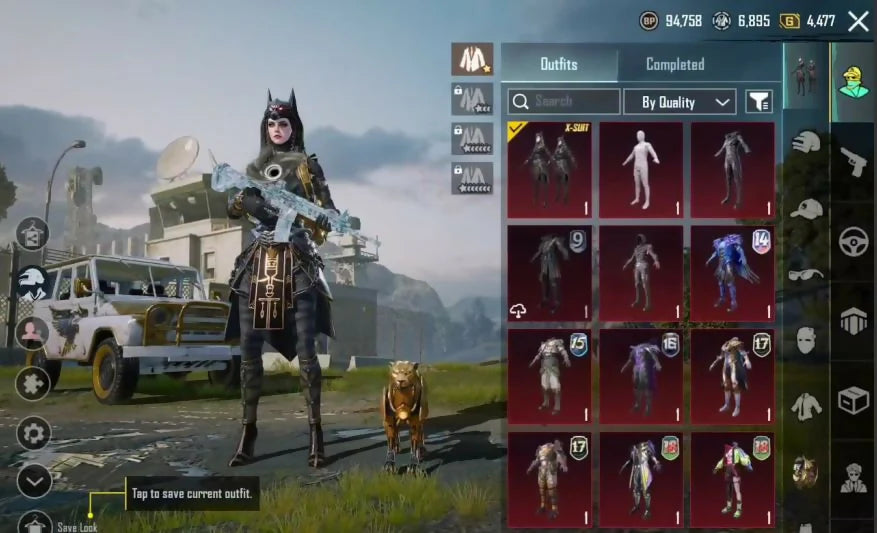This screenshot has height=533, width=877.
Task: Open the puzzle piece icon
Action: click(33, 383)
